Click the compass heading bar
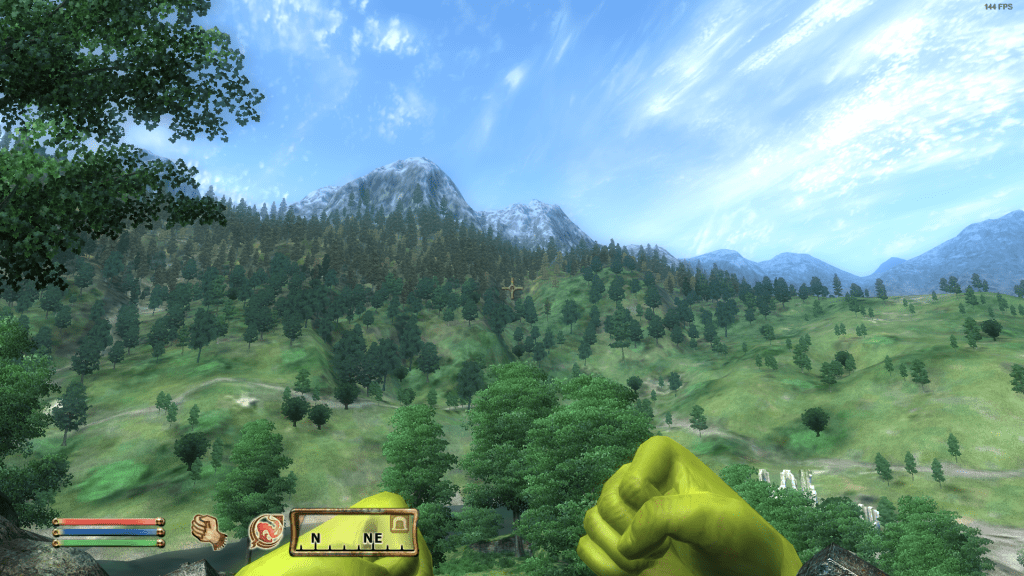The height and width of the screenshot is (576, 1024). (x=353, y=533)
